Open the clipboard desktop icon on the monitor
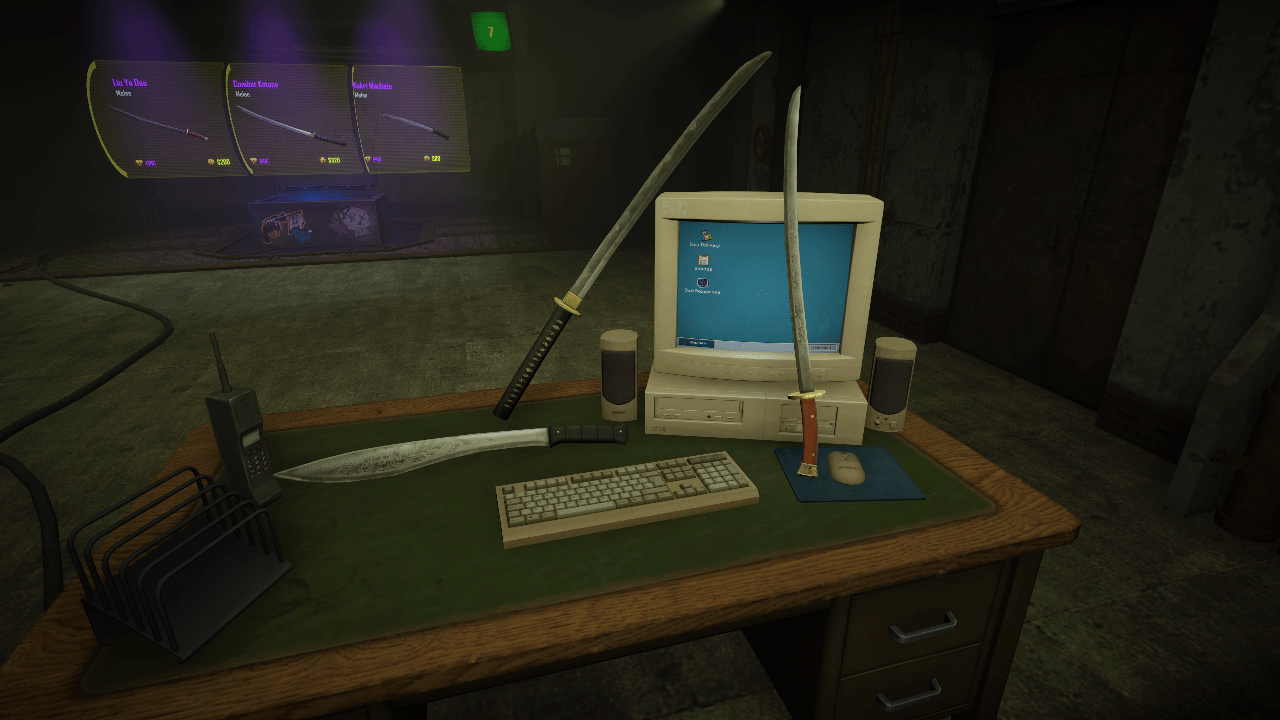This screenshot has width=1280, height=720. tap(702, 259)
